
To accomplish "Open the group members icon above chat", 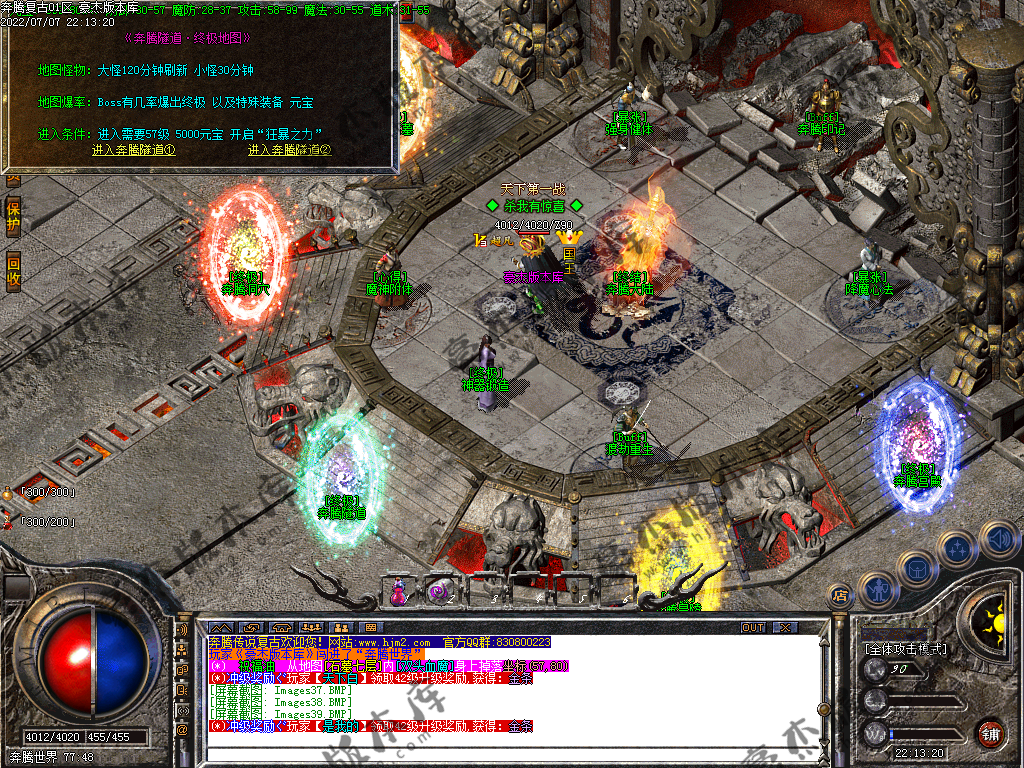I will pos(310,627).
